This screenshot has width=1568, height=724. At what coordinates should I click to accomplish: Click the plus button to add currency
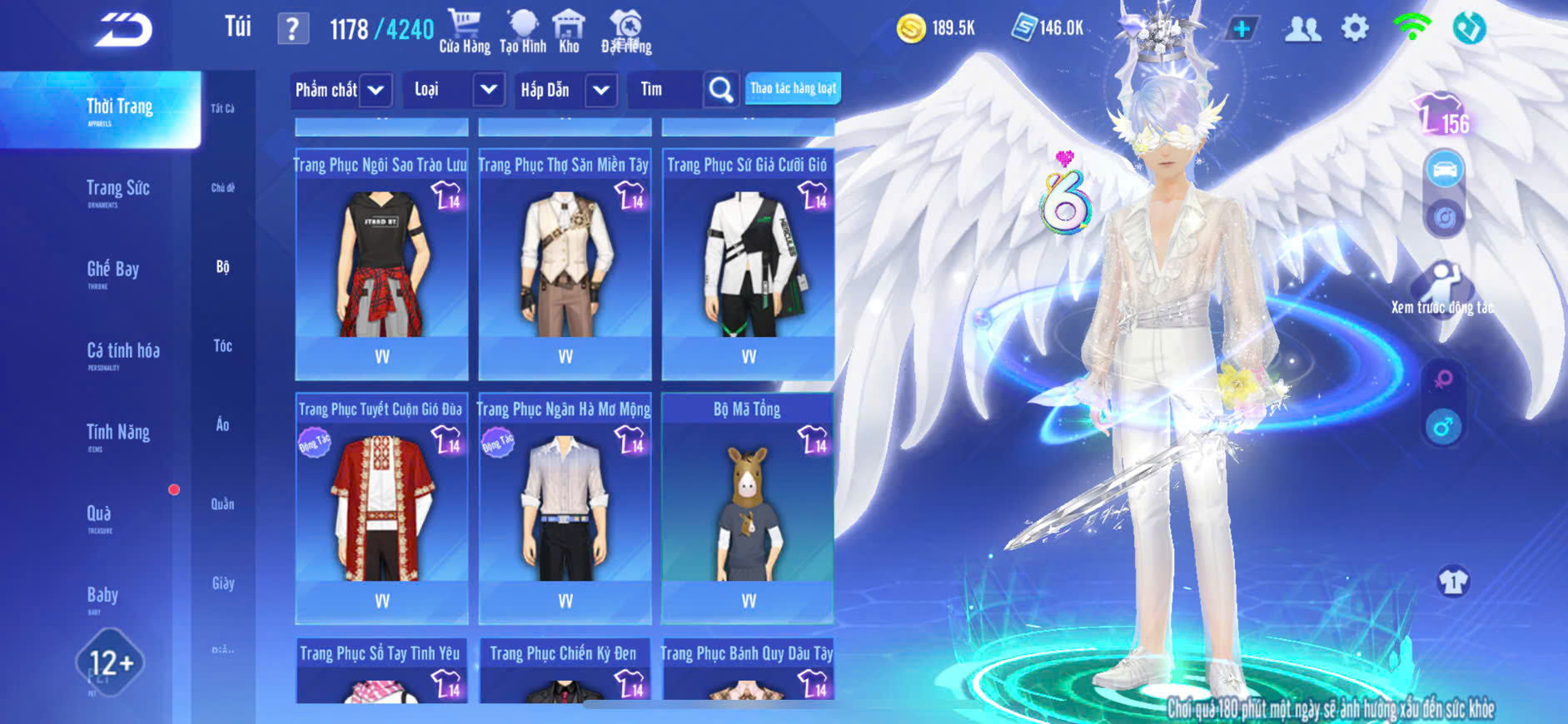click(1241, 29)
